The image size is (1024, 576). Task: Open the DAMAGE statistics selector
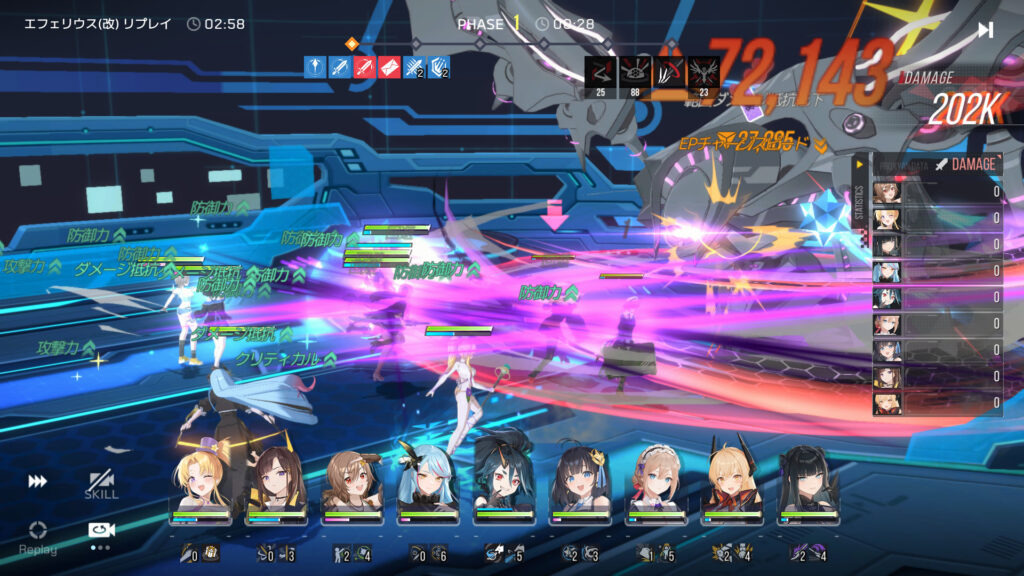click(965, 164)
